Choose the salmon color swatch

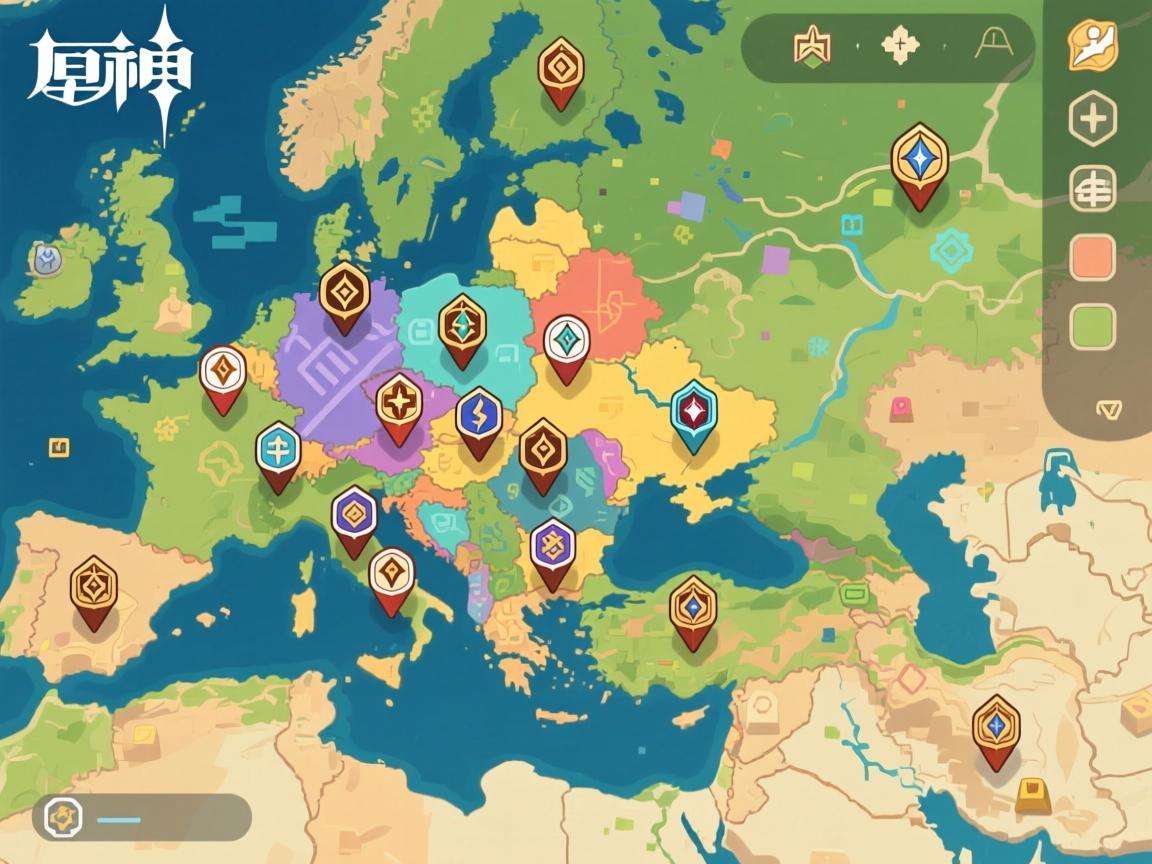1092,258
